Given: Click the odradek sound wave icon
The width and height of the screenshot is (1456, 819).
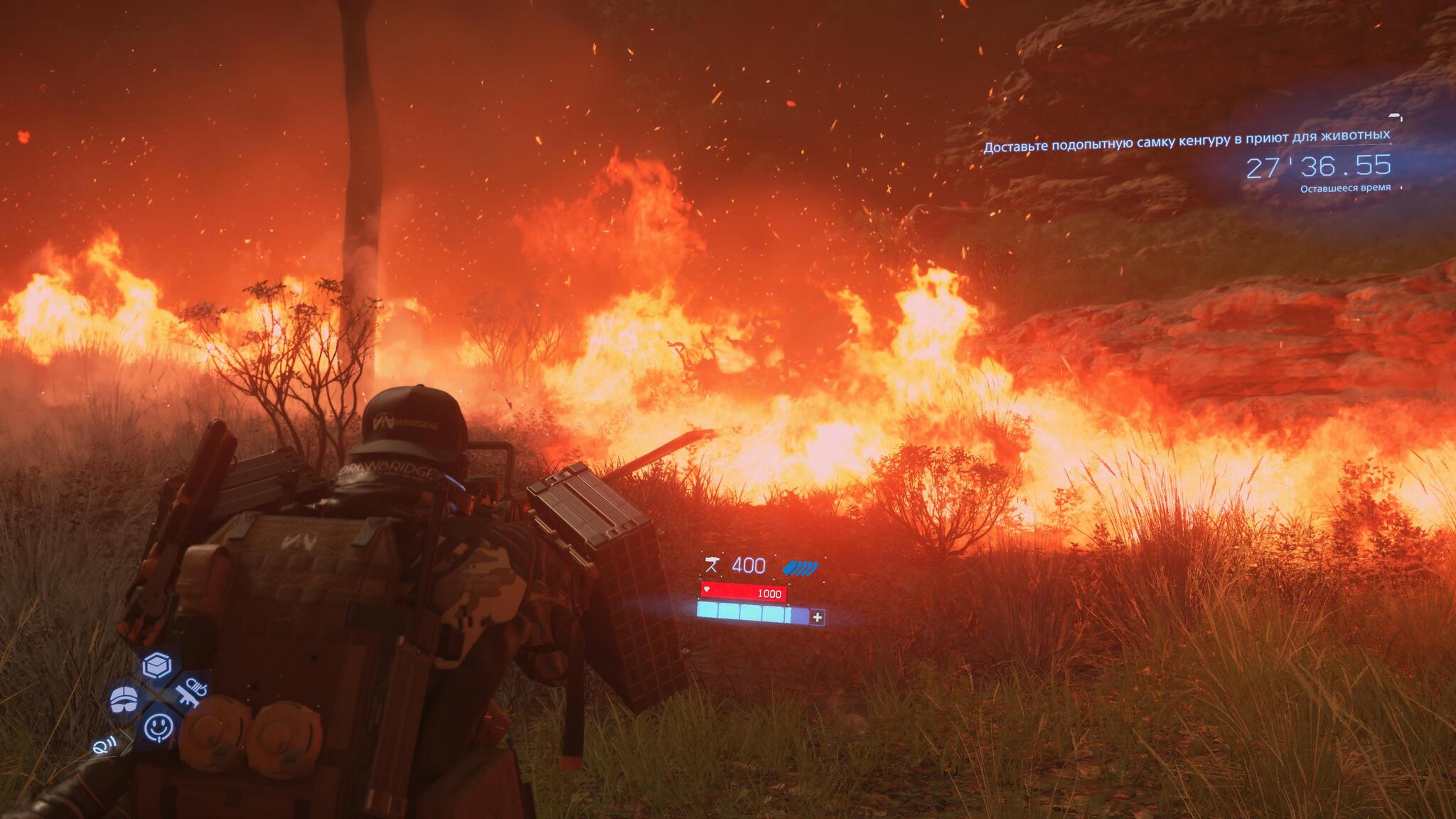Looking at the screenshot, I should pyautogui.click(x=103, y=745).
